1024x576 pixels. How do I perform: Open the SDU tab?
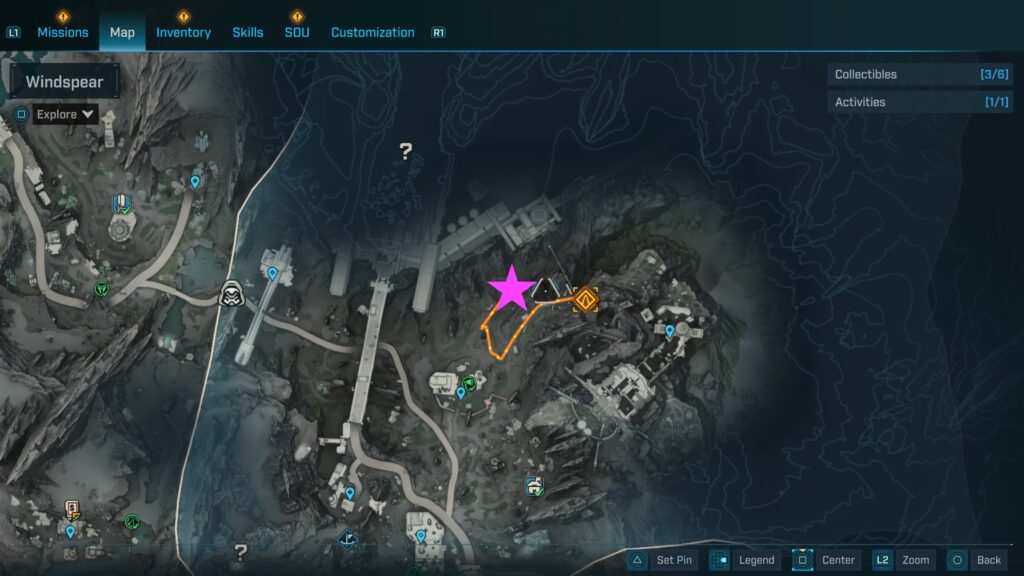[x=297, y=32]
